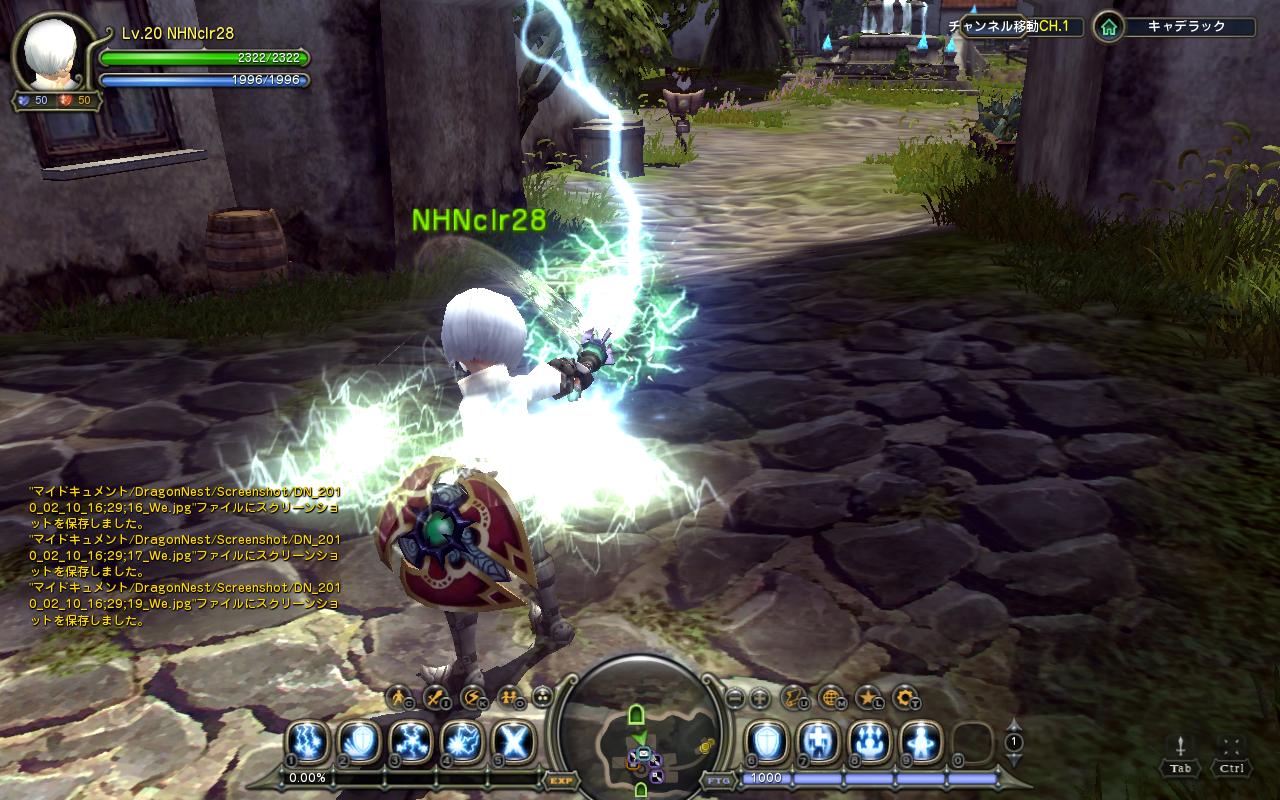The image size is (1280, 800).
Task: Cast the holy cross skill in slot 7
Action: (818, 742)
